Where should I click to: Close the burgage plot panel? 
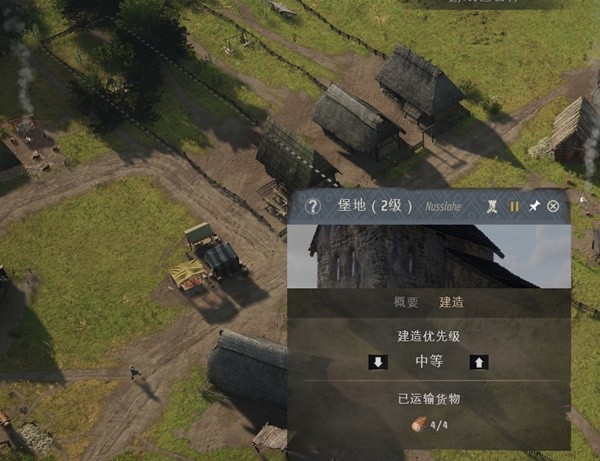[x=553, y=207]
